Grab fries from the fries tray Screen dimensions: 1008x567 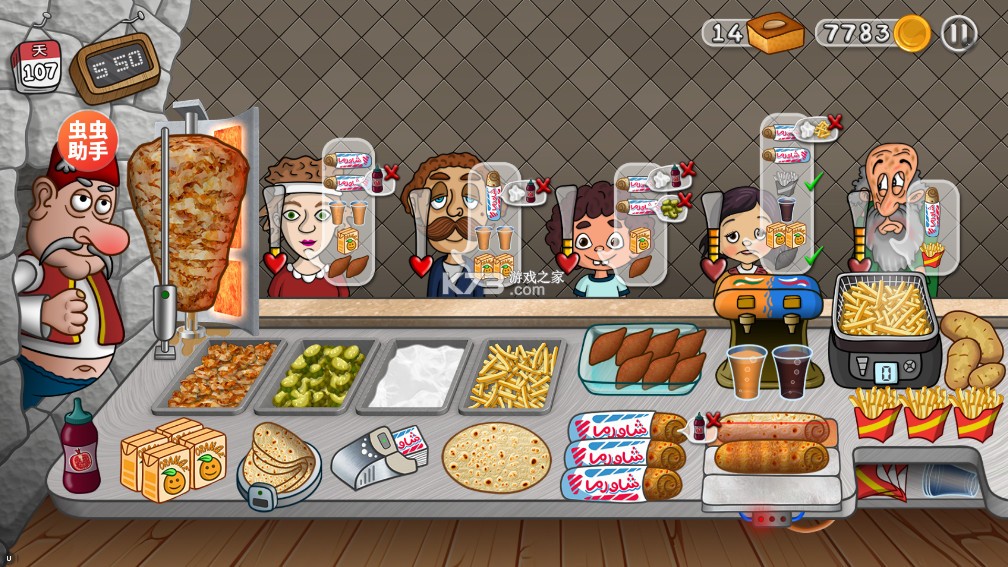pos(515,373)
